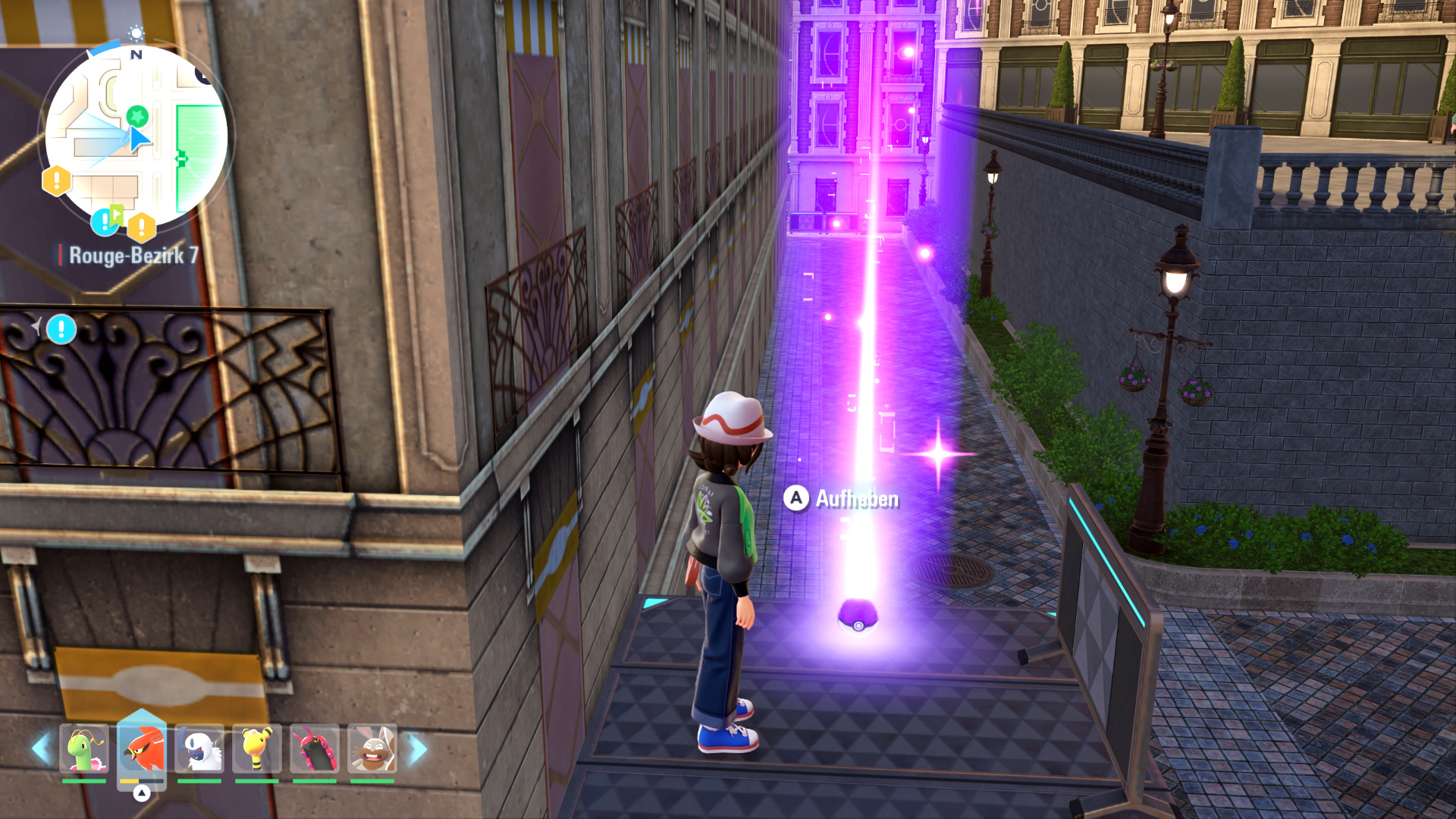Viewport: 1456px width, 819px height.
Task: Choose the highlighted Talonflame party slot
Action: (x=142, y=748)
